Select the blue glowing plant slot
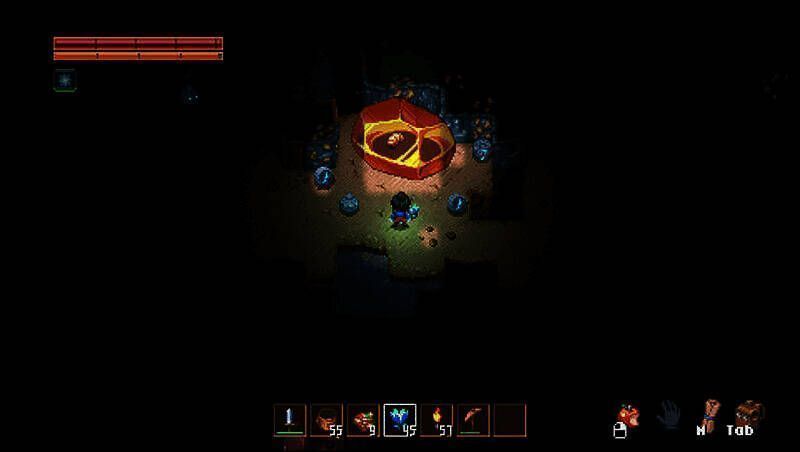The image size is (800, 452). pyautogui.click(x=400, y=420)
